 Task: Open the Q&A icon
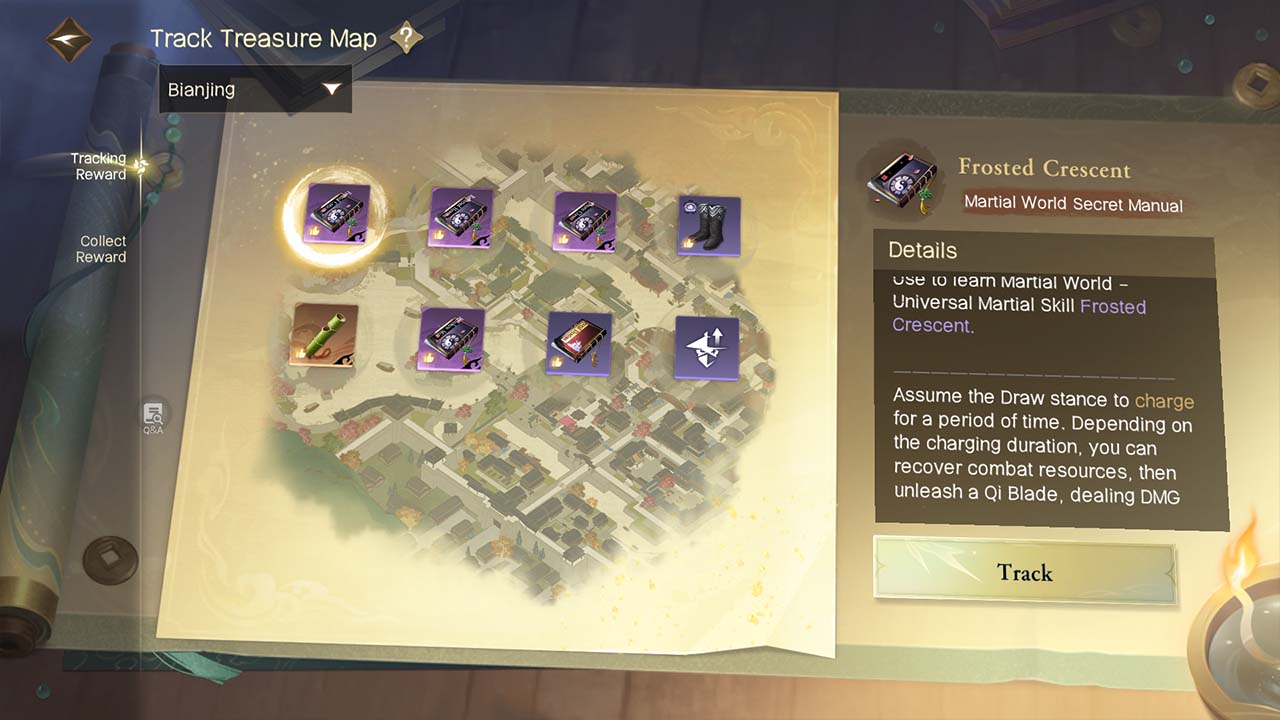153,416
